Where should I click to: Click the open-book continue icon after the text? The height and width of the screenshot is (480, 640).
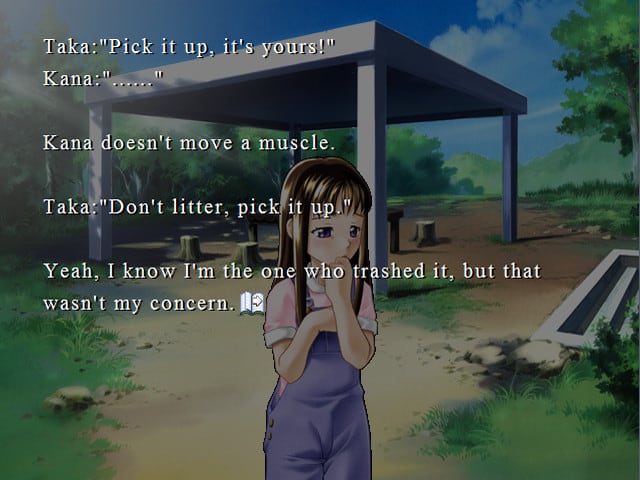(x=252, y=303)
